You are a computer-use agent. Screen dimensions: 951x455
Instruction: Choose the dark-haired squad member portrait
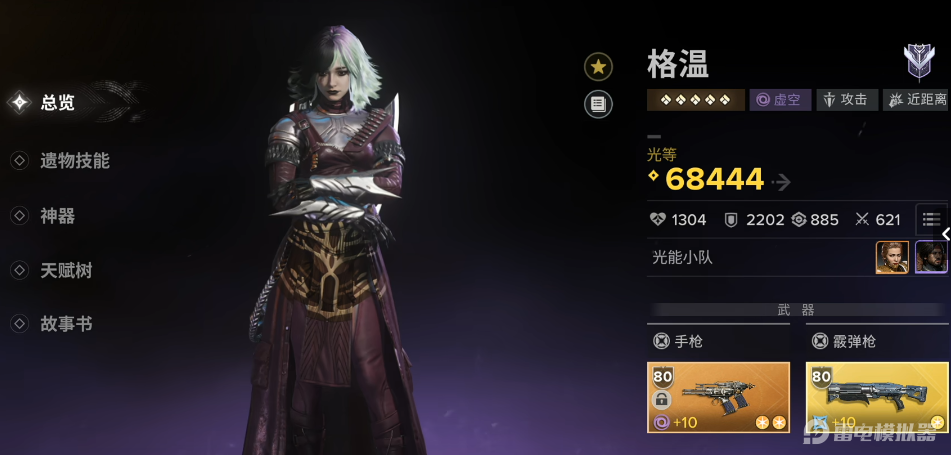[930, 257]
